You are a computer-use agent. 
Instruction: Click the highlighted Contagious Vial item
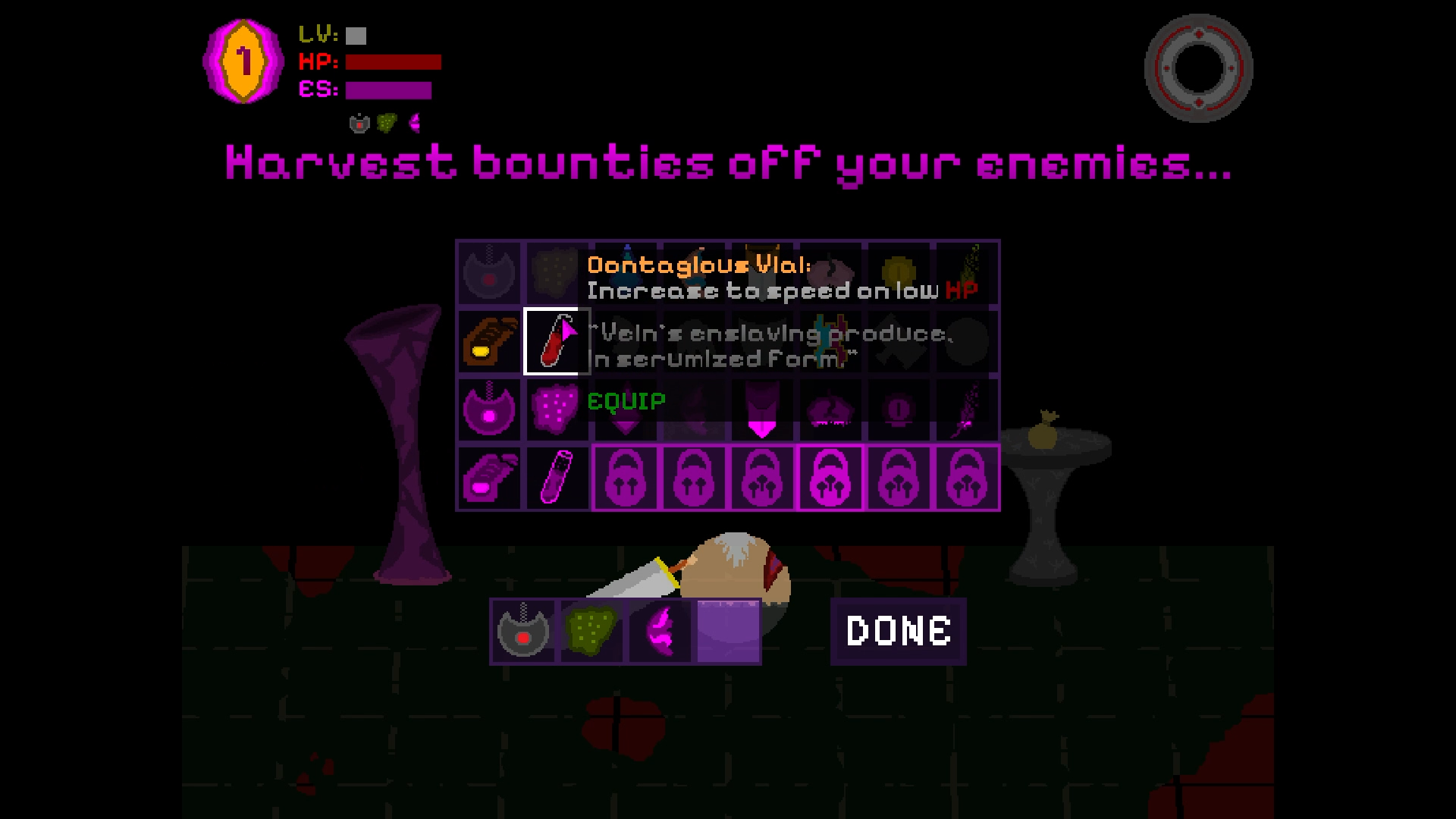(556, 341)
